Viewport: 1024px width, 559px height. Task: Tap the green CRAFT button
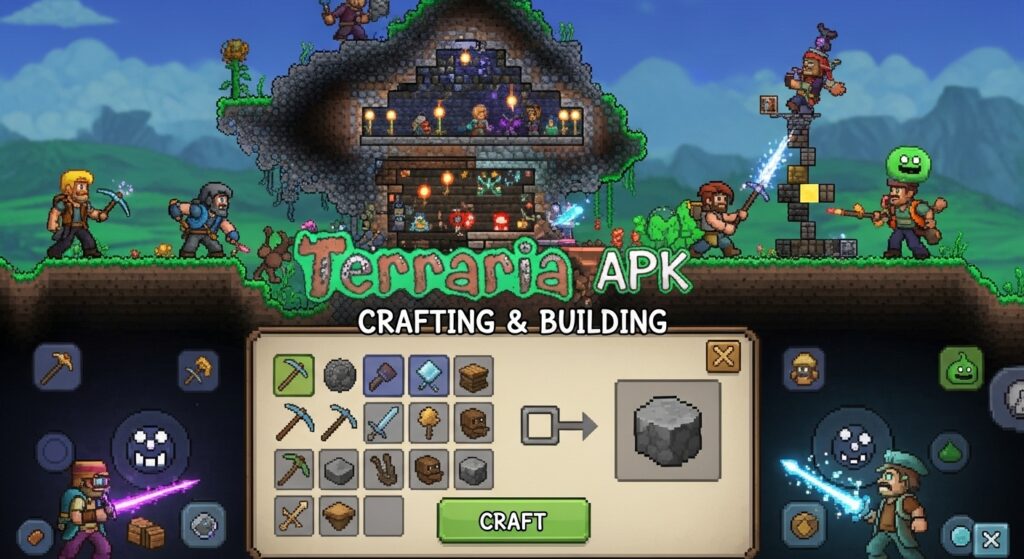(513, 520)
